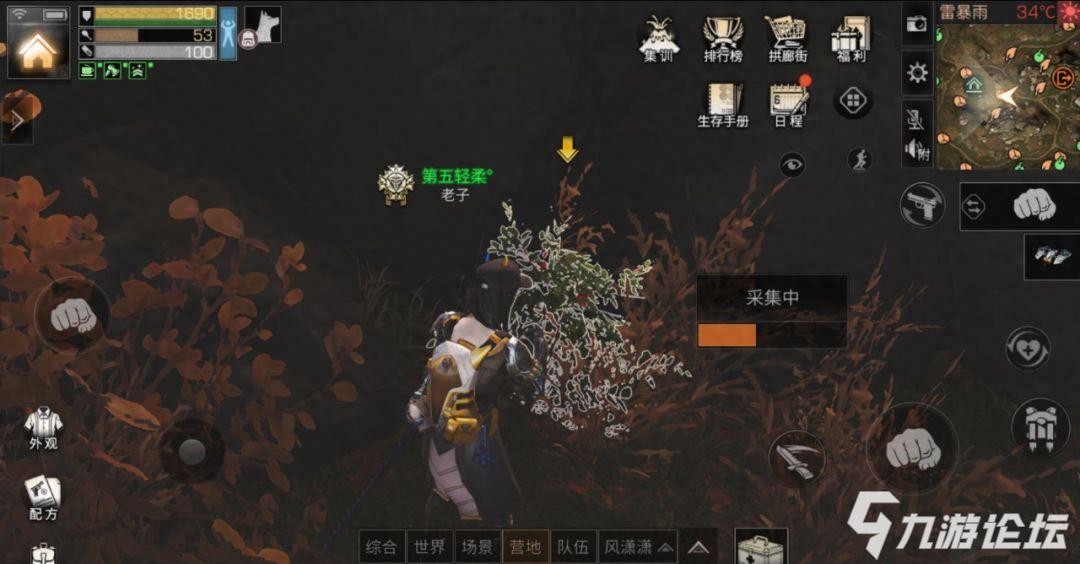This screenshot has width=1080, height=564.
Task: Switch to the 队伍 team chat tab
Action: point(574,547)
